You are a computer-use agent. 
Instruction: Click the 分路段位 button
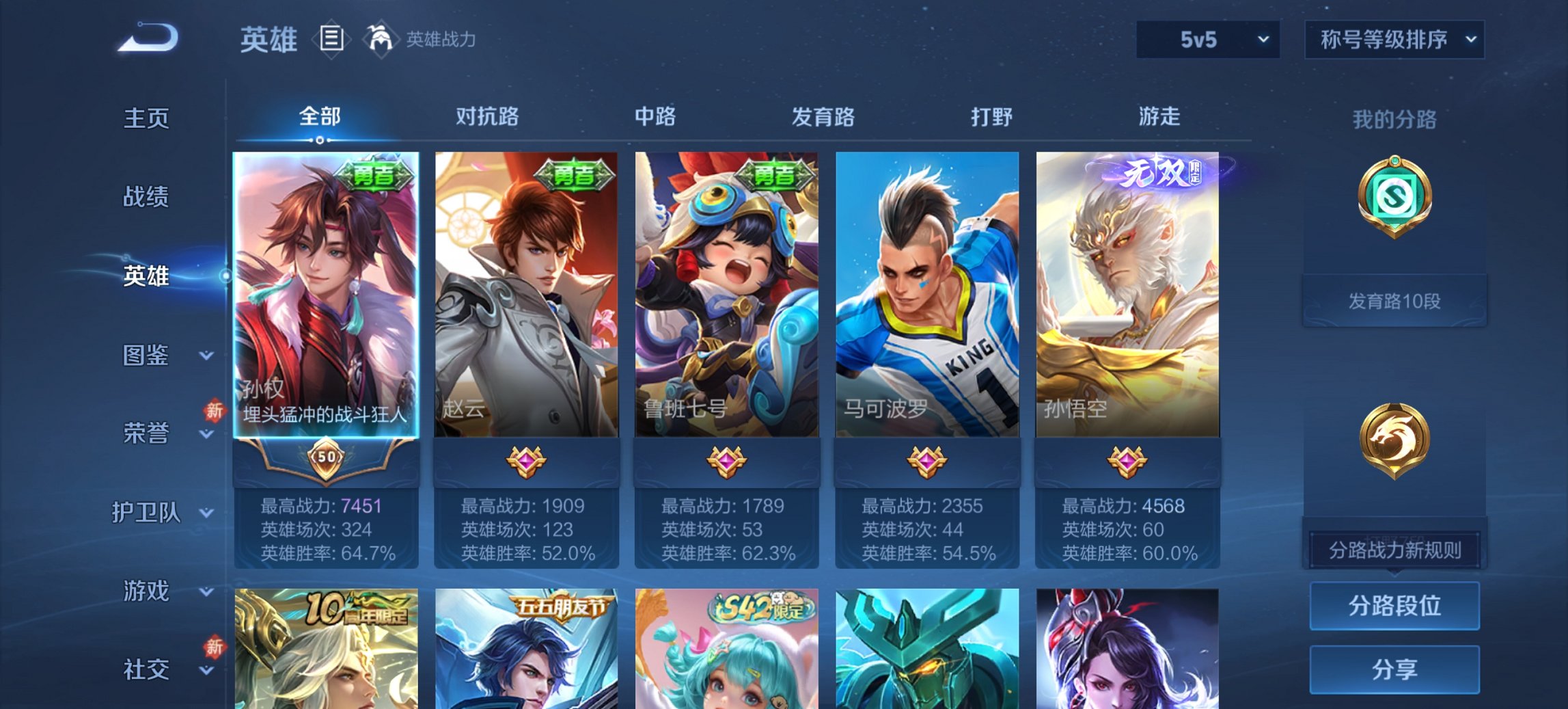pos(1394,604)
